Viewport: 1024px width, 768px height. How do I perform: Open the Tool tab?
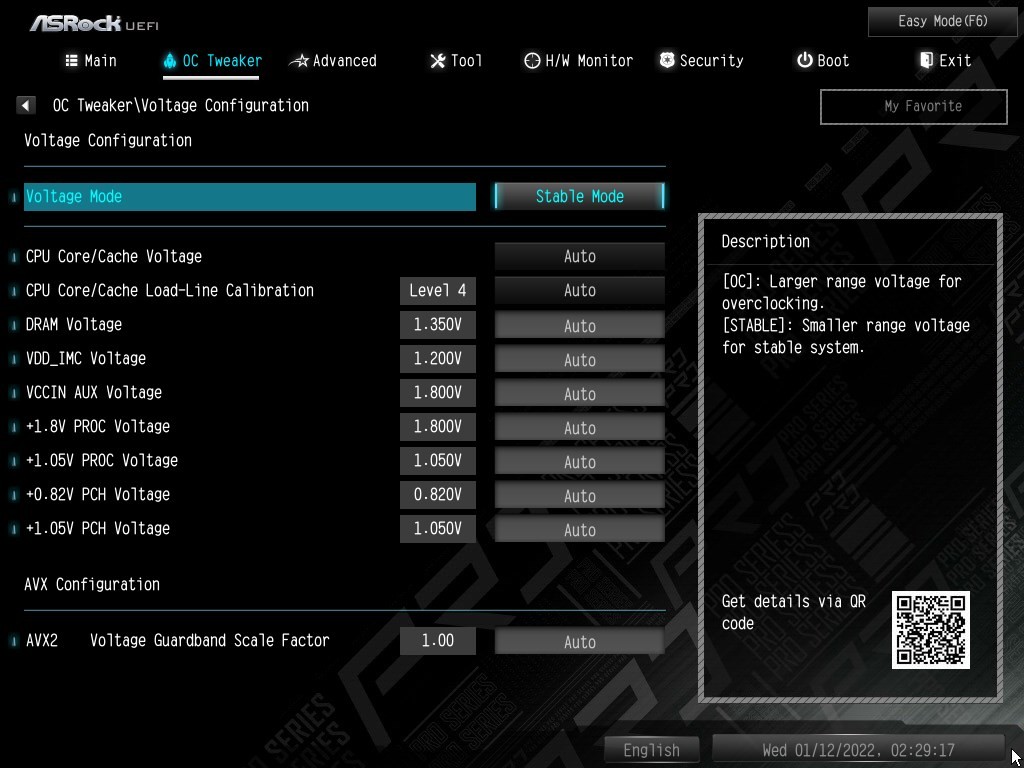coord(456,61)
